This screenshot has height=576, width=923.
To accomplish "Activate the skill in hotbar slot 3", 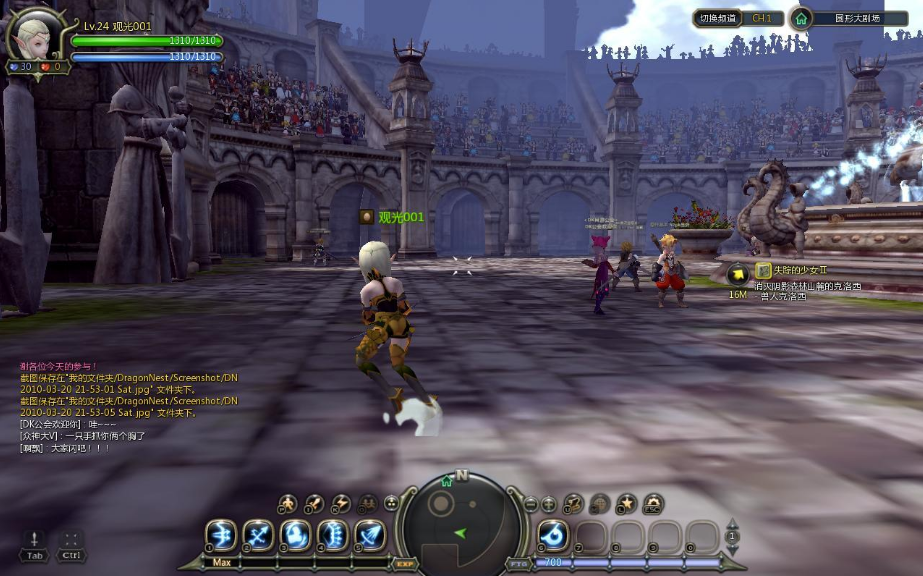I will (x=295, y=535).
